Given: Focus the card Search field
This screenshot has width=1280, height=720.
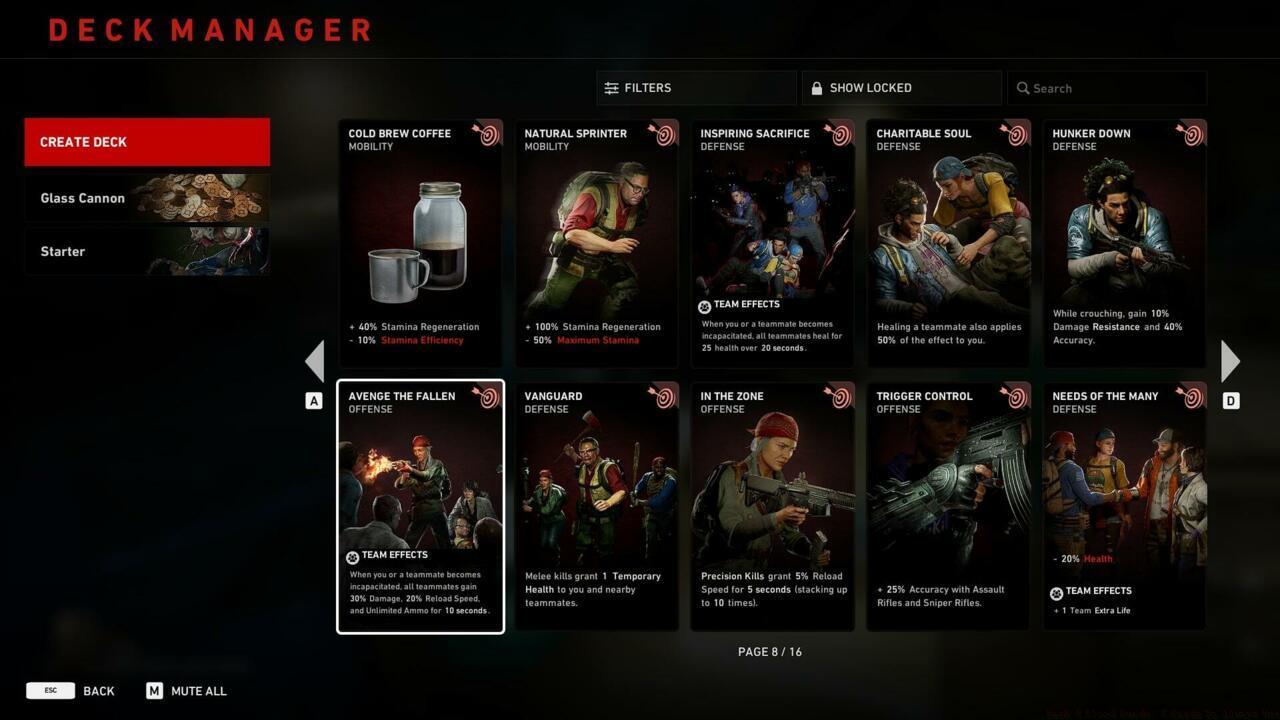Looking at the screenshot, I should click(1107, 88).
